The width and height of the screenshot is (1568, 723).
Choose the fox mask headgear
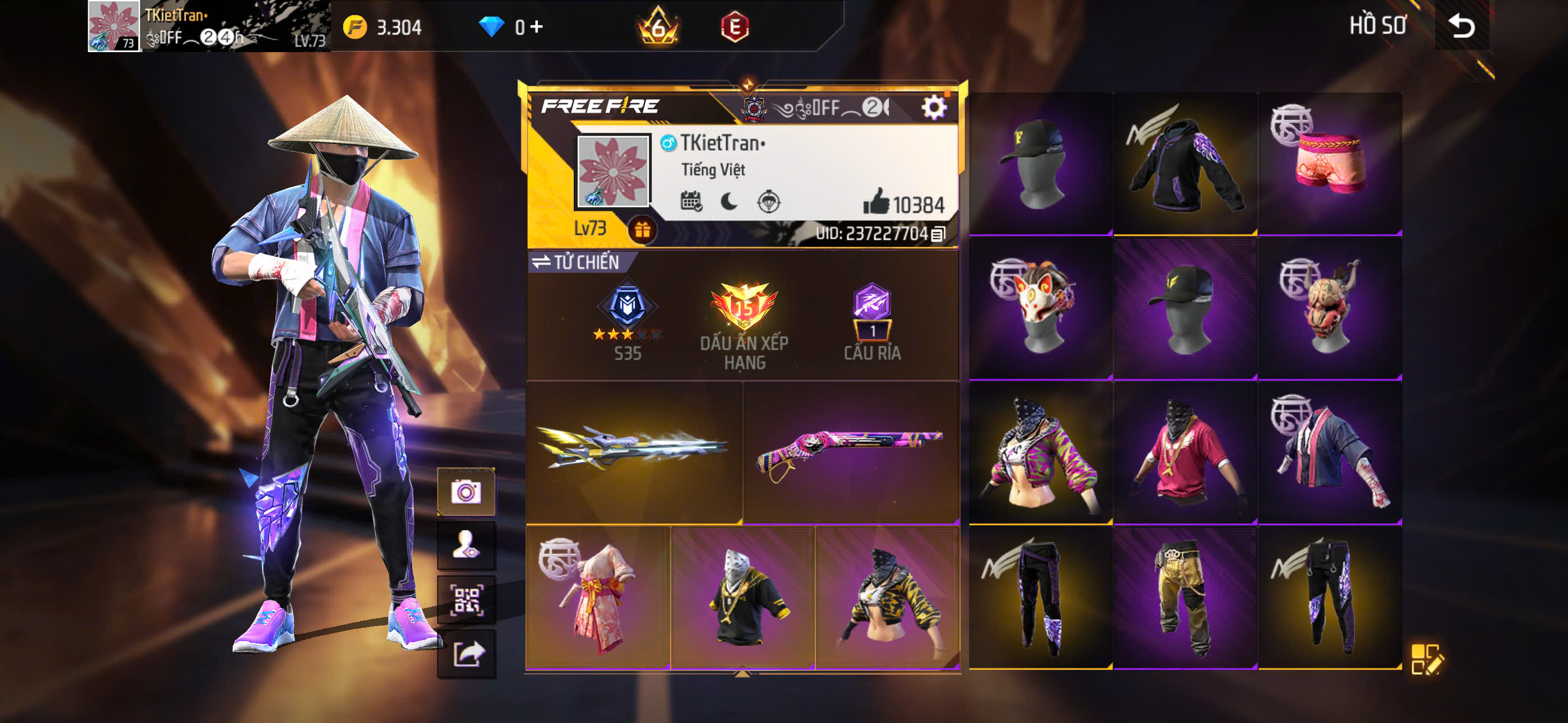(x=1040, y=307)
